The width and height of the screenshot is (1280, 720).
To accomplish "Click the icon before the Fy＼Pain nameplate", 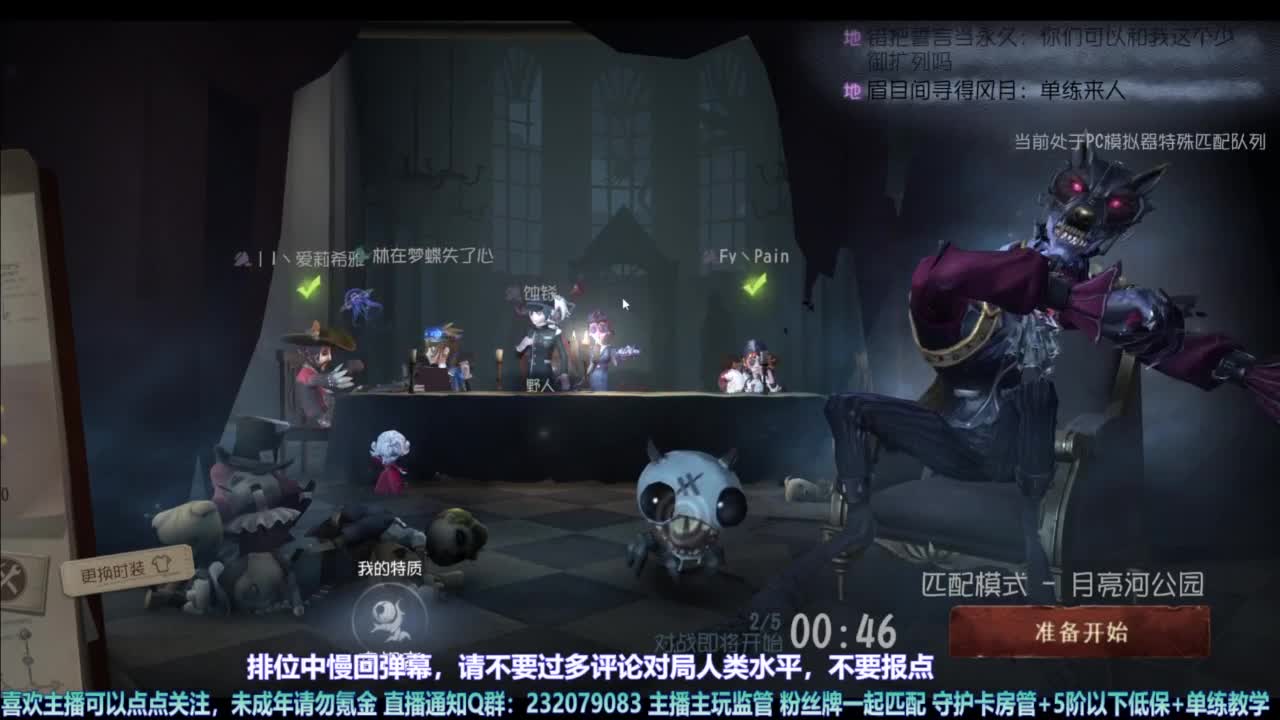I will tap(706, 255).
